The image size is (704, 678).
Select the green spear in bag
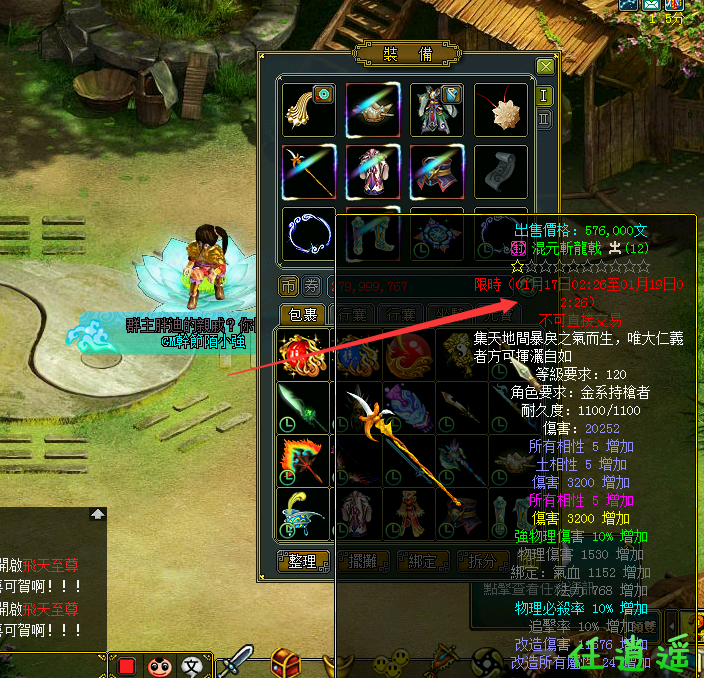click(x=305, y=408)
